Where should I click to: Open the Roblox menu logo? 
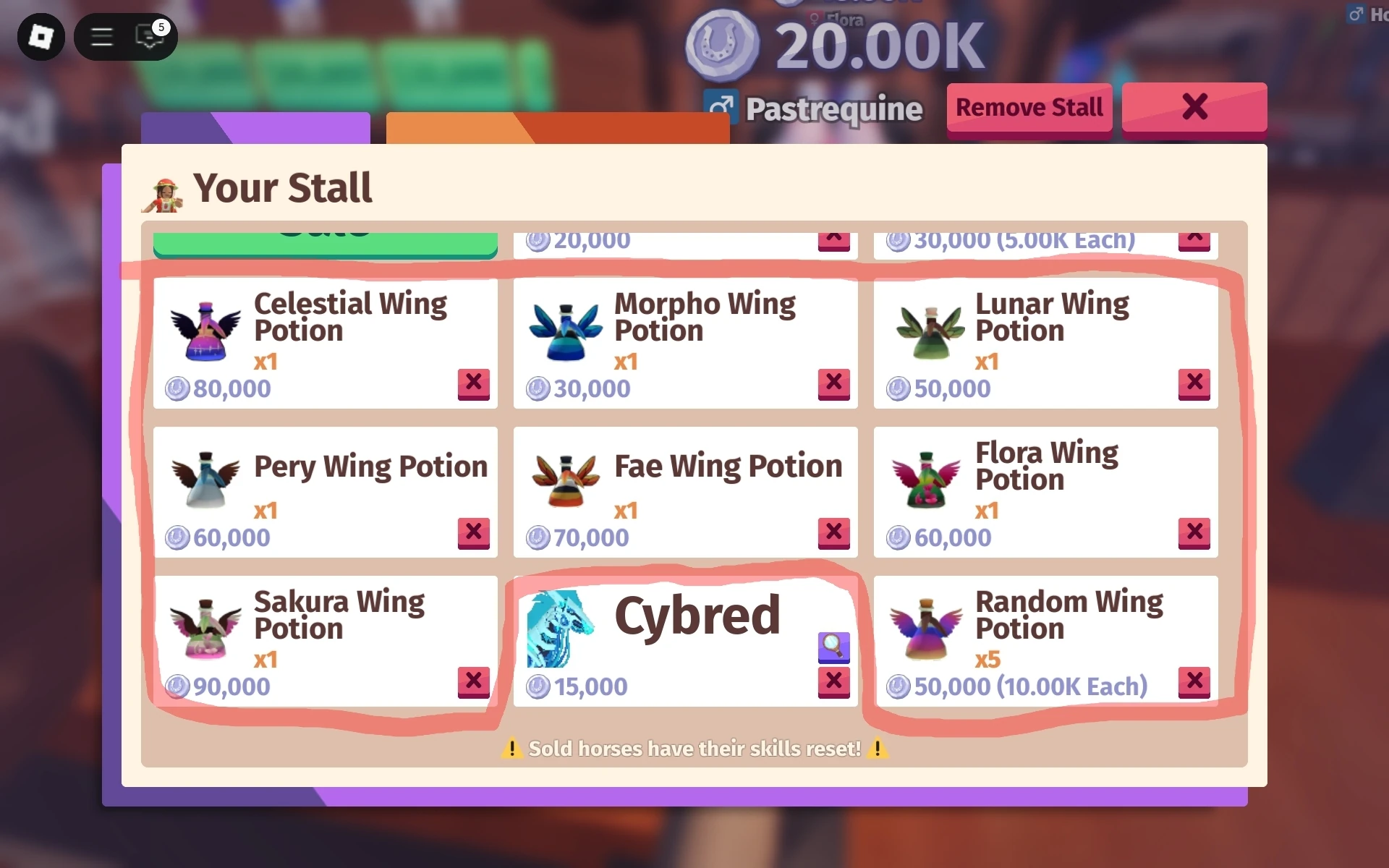click(x=41, y=37)
